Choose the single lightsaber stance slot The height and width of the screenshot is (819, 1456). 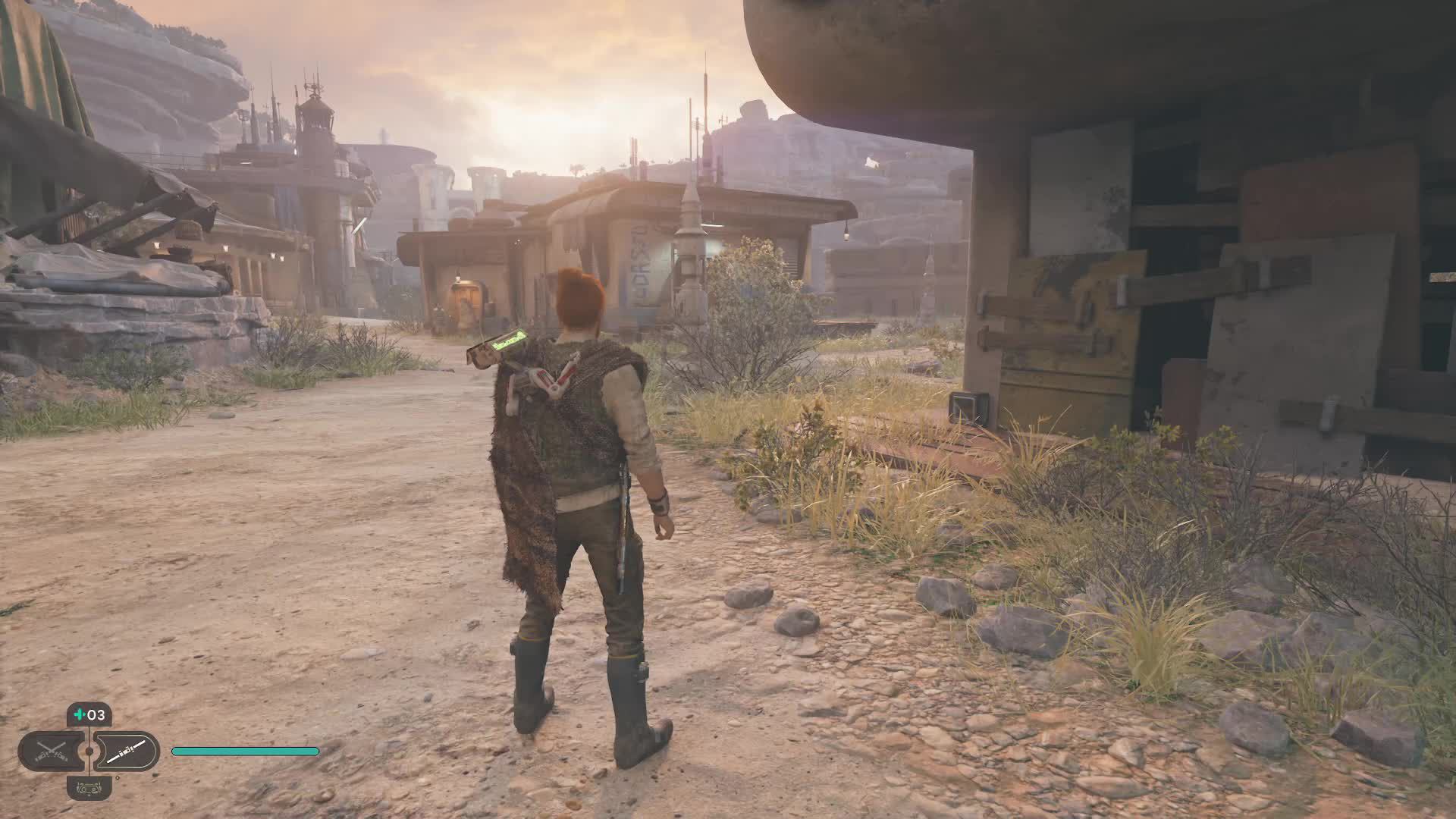tap(126, 751)
